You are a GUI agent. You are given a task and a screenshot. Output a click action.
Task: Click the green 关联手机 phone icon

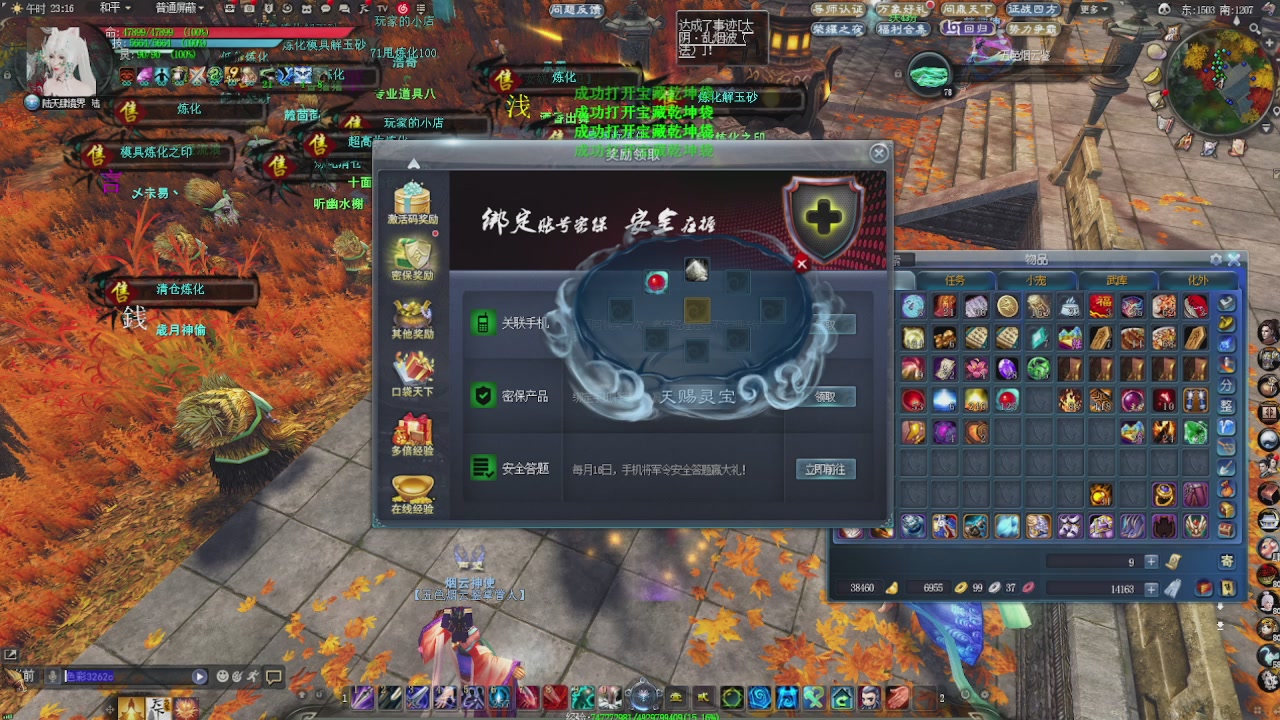[484, 323]
